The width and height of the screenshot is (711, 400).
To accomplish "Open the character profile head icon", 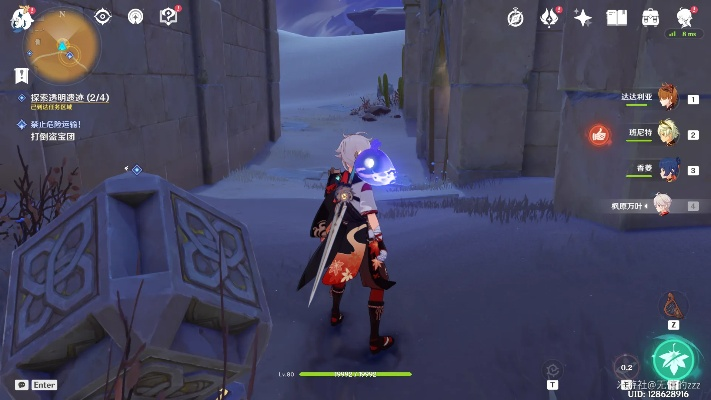I will 685,17.
